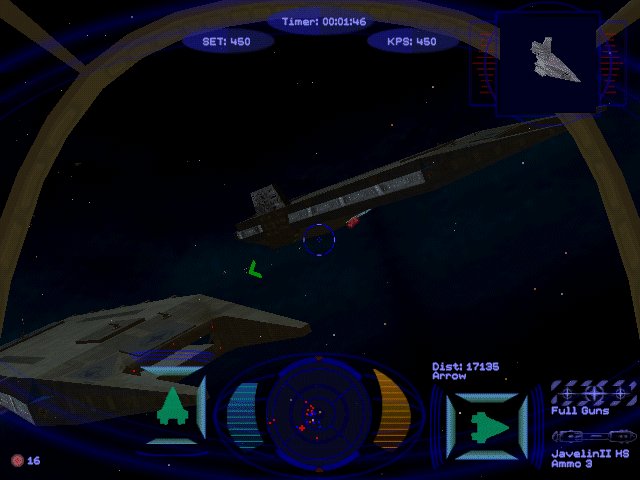Click the red decoy counter icon
This screenshot has width=640, height=480.
16,460
